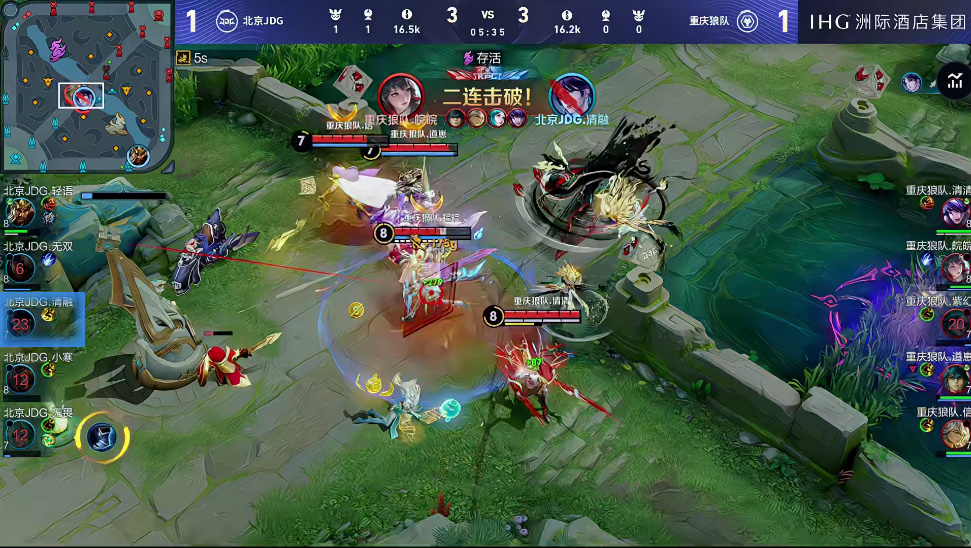
Task: Select player 重庆狼队.清清 portrait
Action: (954, 212)
